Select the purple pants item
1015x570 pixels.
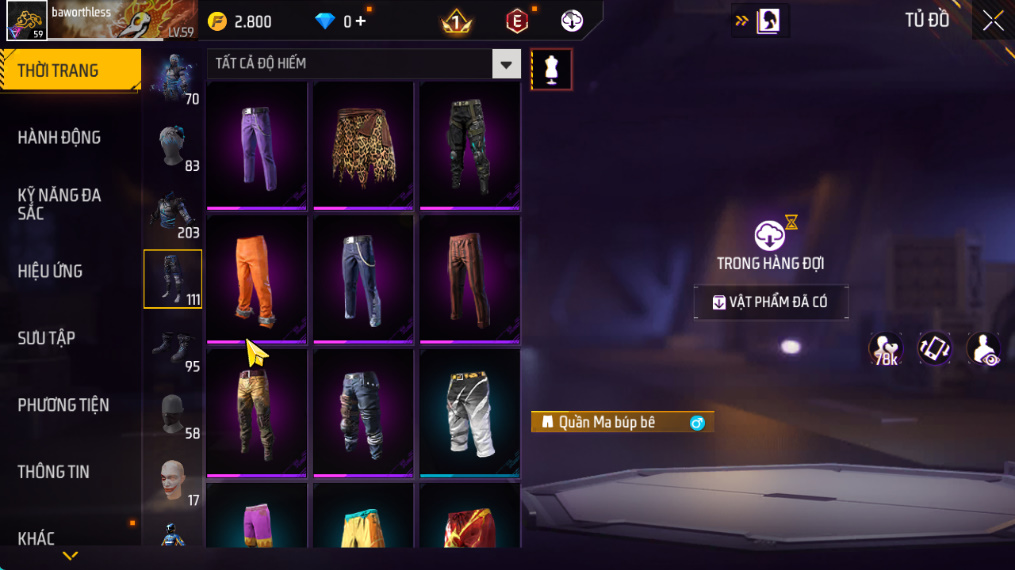click(257, 146)
